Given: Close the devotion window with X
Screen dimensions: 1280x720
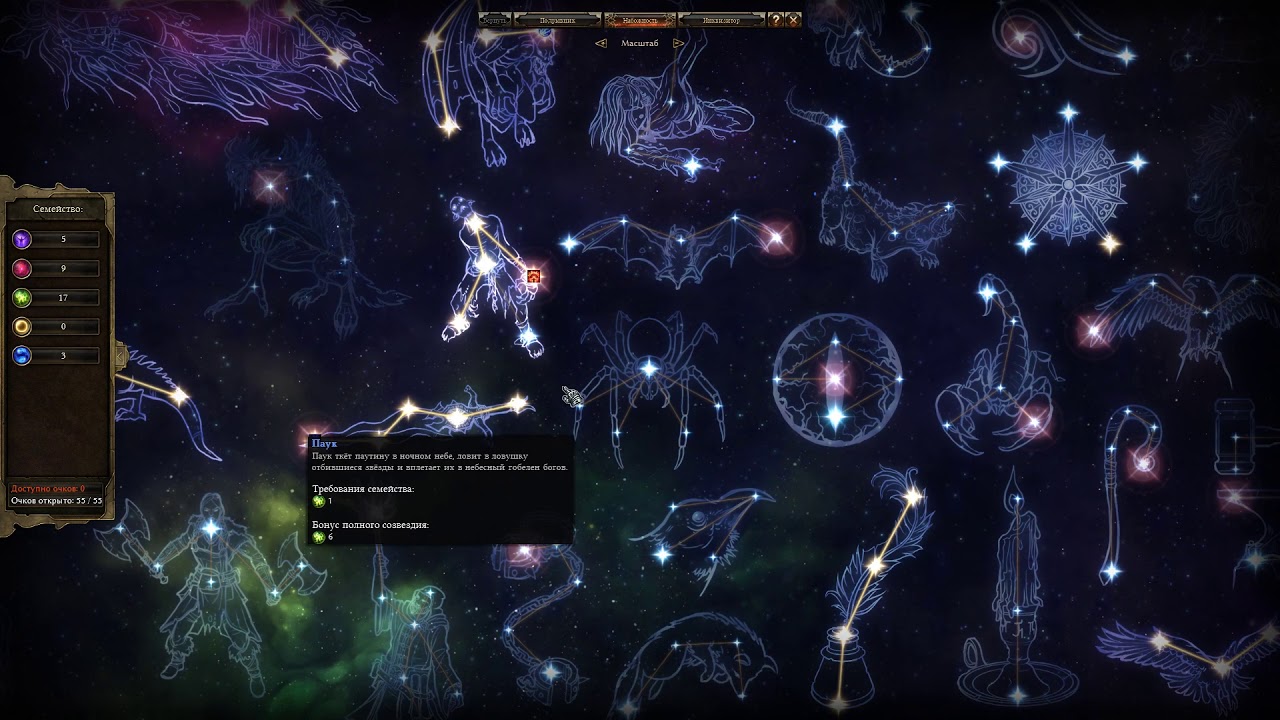Looking at the screenshot, I should point(793,20).
